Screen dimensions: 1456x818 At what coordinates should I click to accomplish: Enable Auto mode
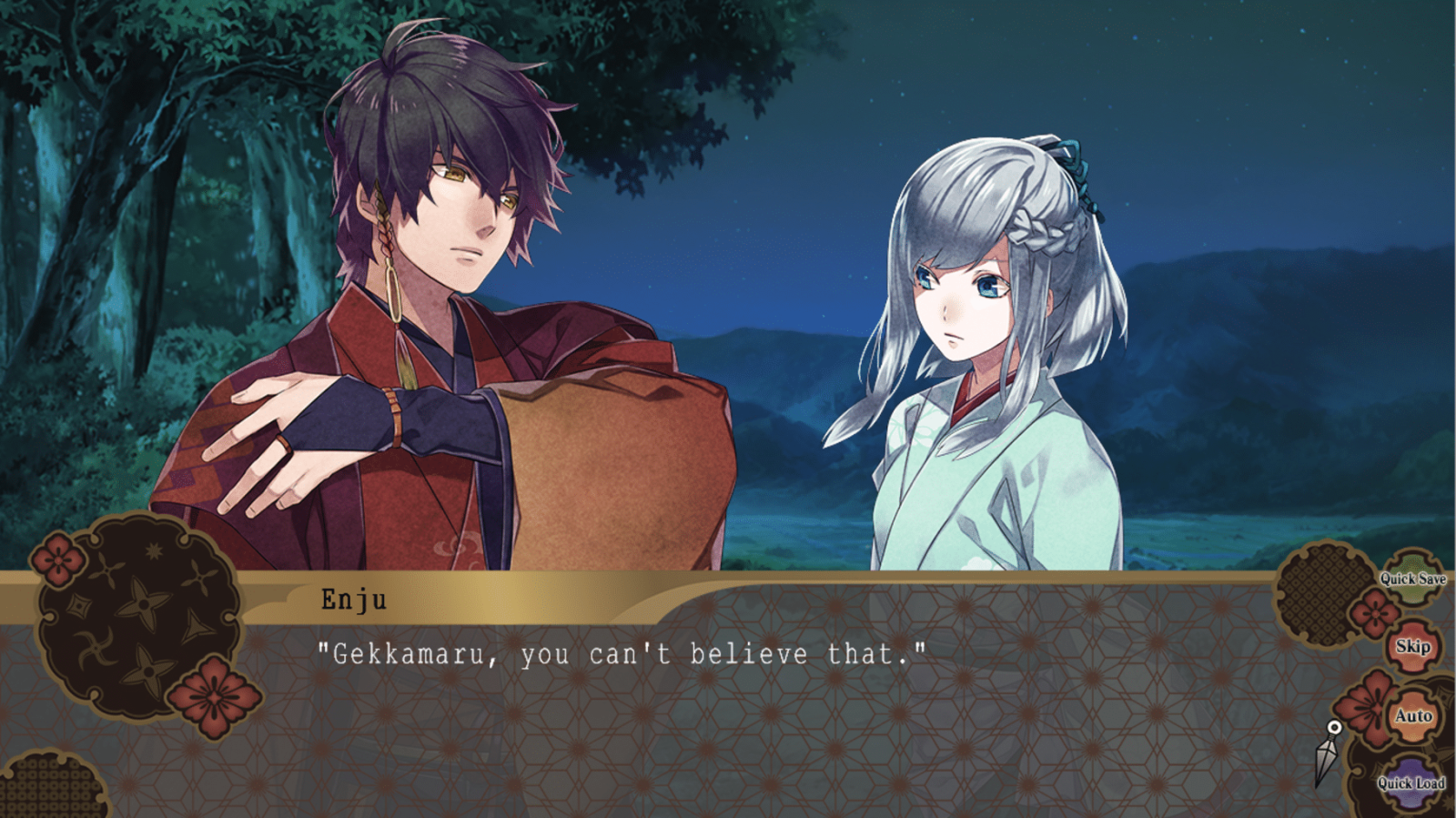pos(1413,716)
